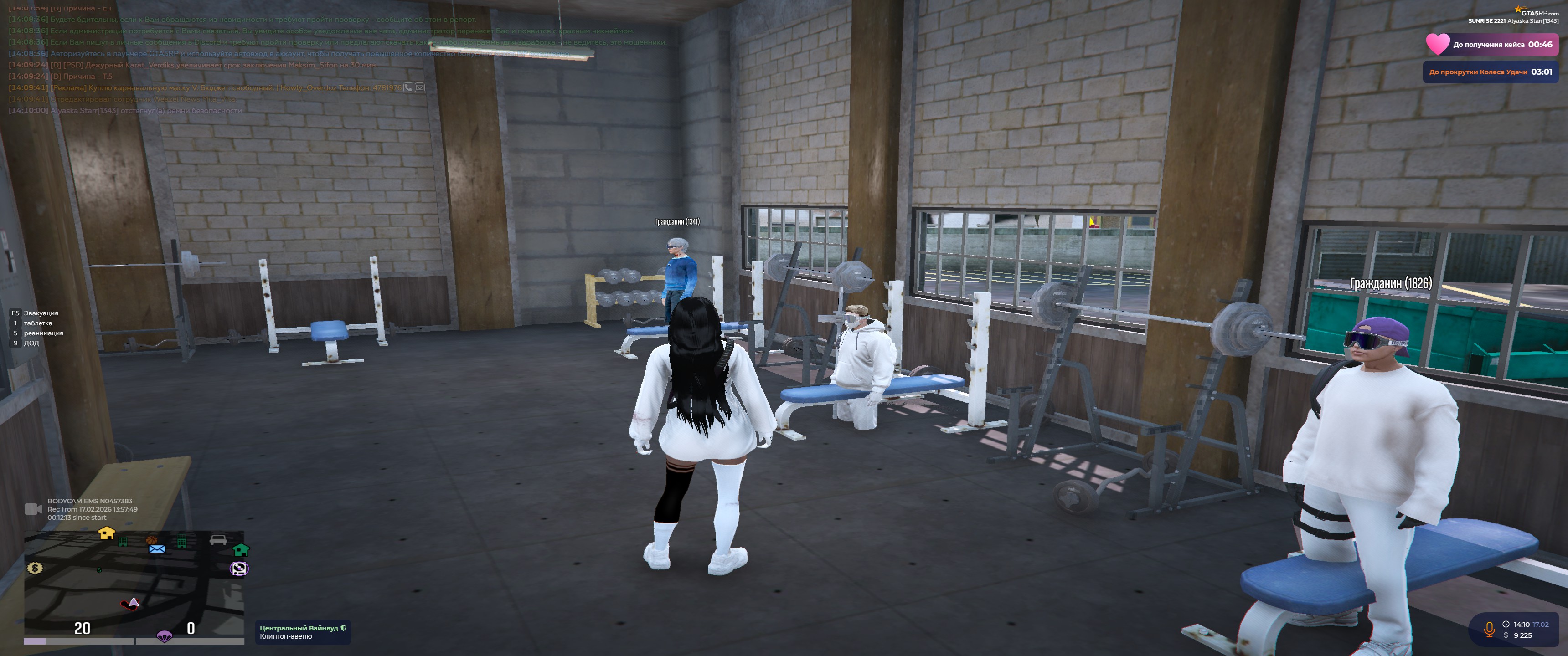Message the advertiser via the envelope icon
The height and width of the screenshot is (656, 1568).
point(420,87)
